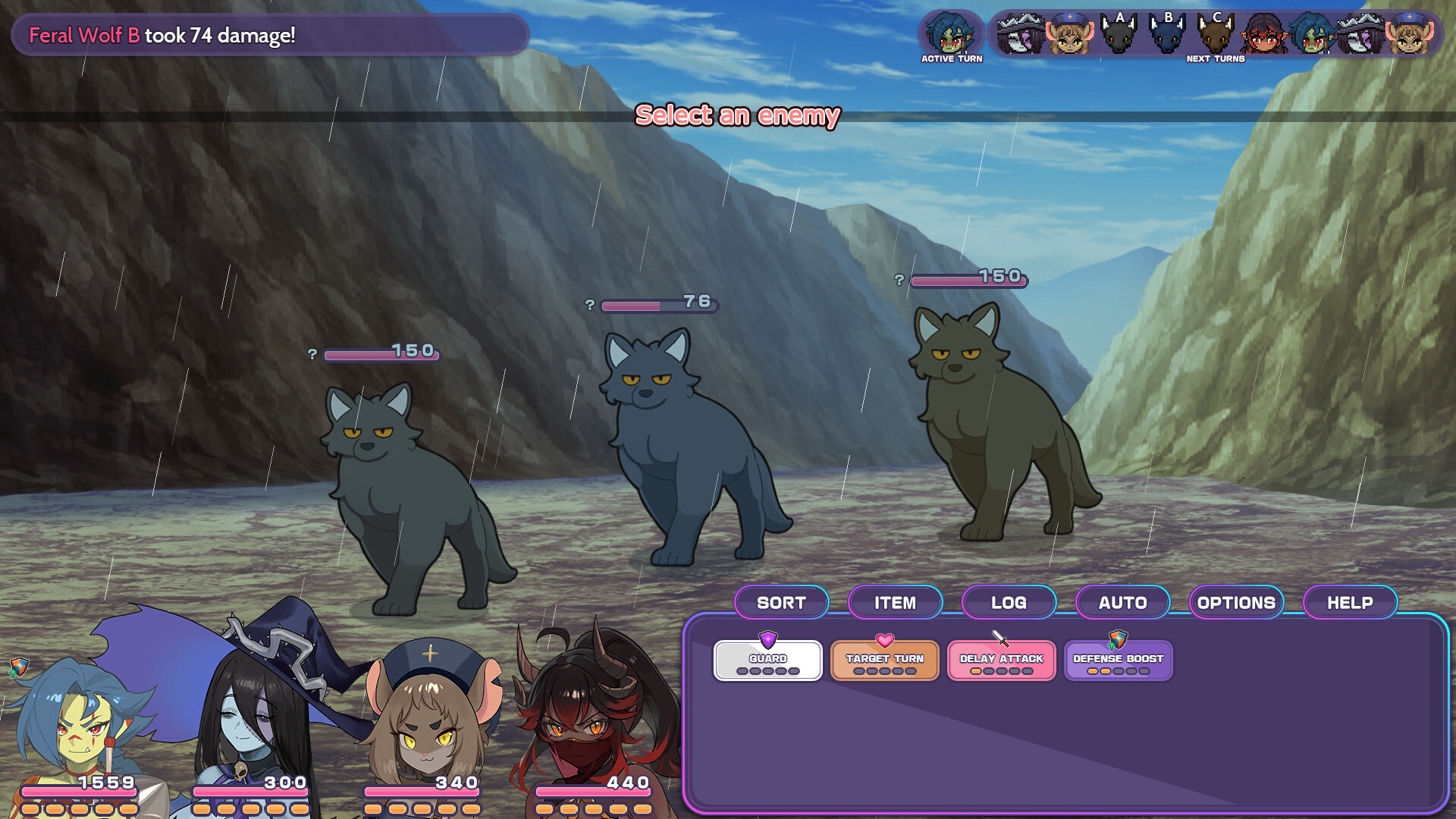Click the Help button

(1350, 602)
